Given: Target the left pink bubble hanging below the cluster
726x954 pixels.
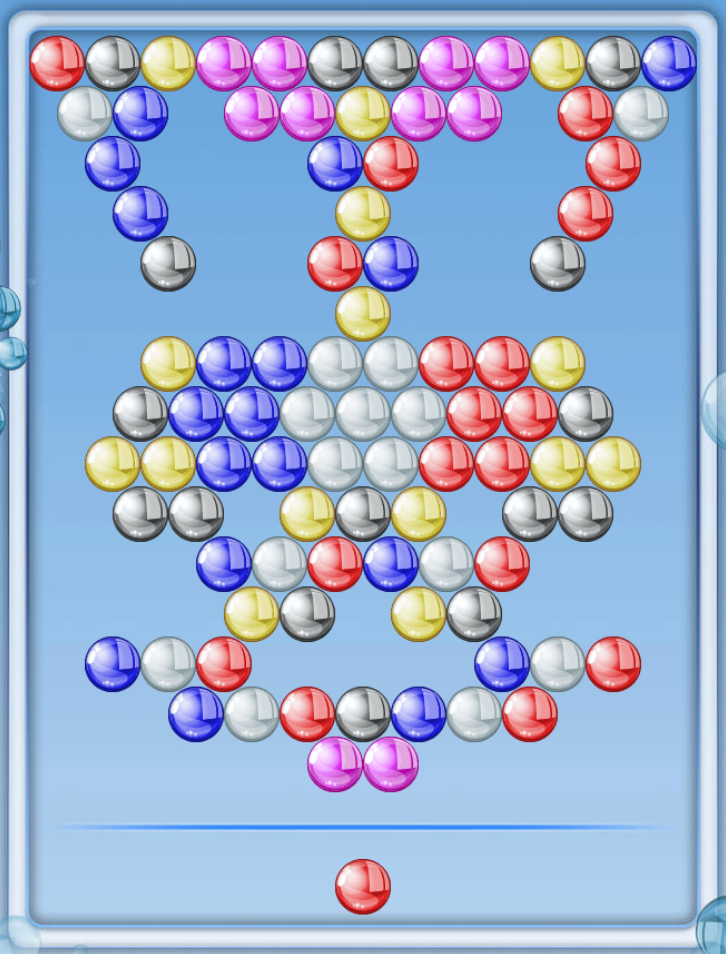Looking at the screenshot, I should pyautogui.click(x=335, y=764).
